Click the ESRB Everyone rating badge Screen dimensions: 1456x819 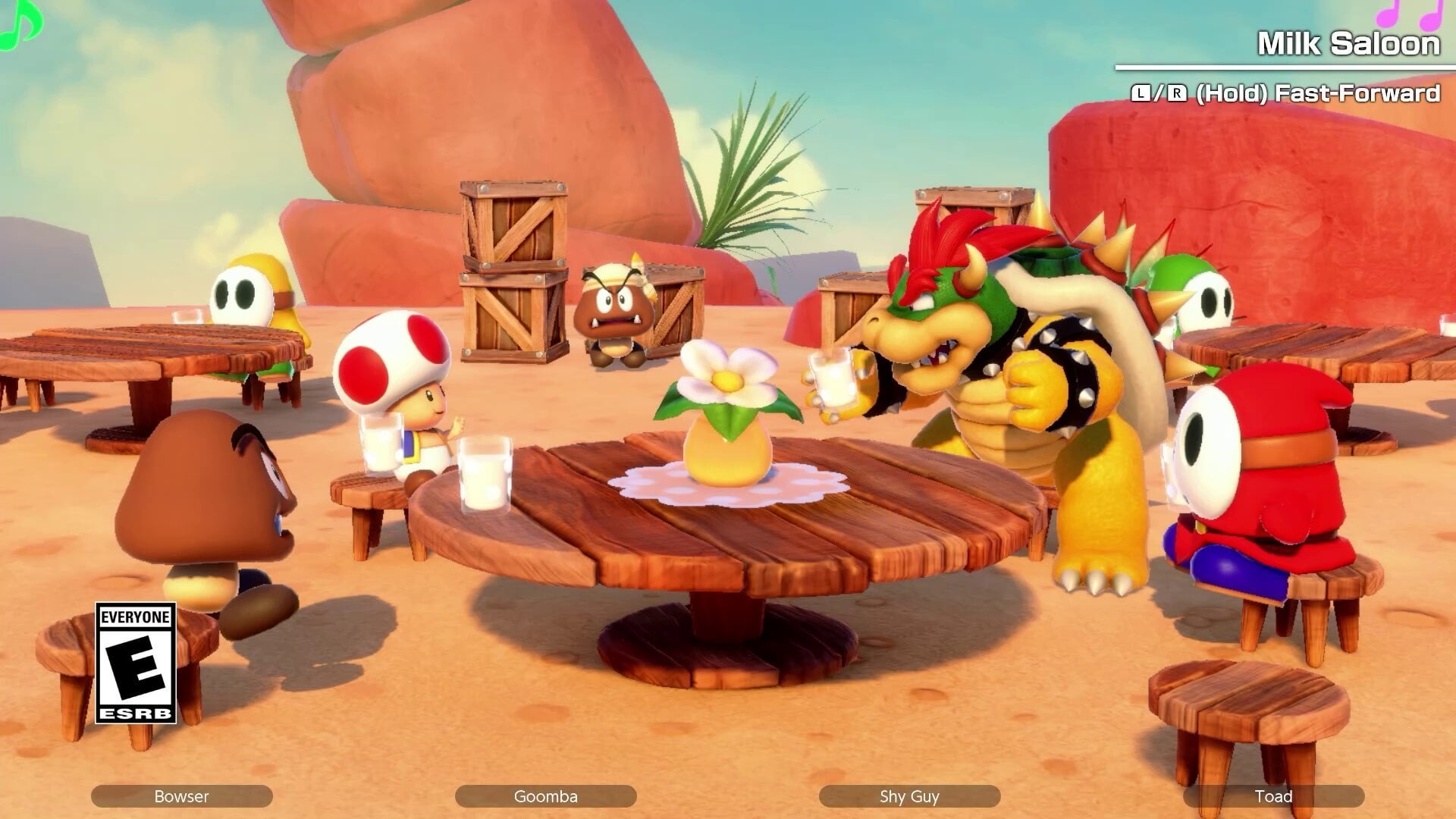(x=136, y=663)
